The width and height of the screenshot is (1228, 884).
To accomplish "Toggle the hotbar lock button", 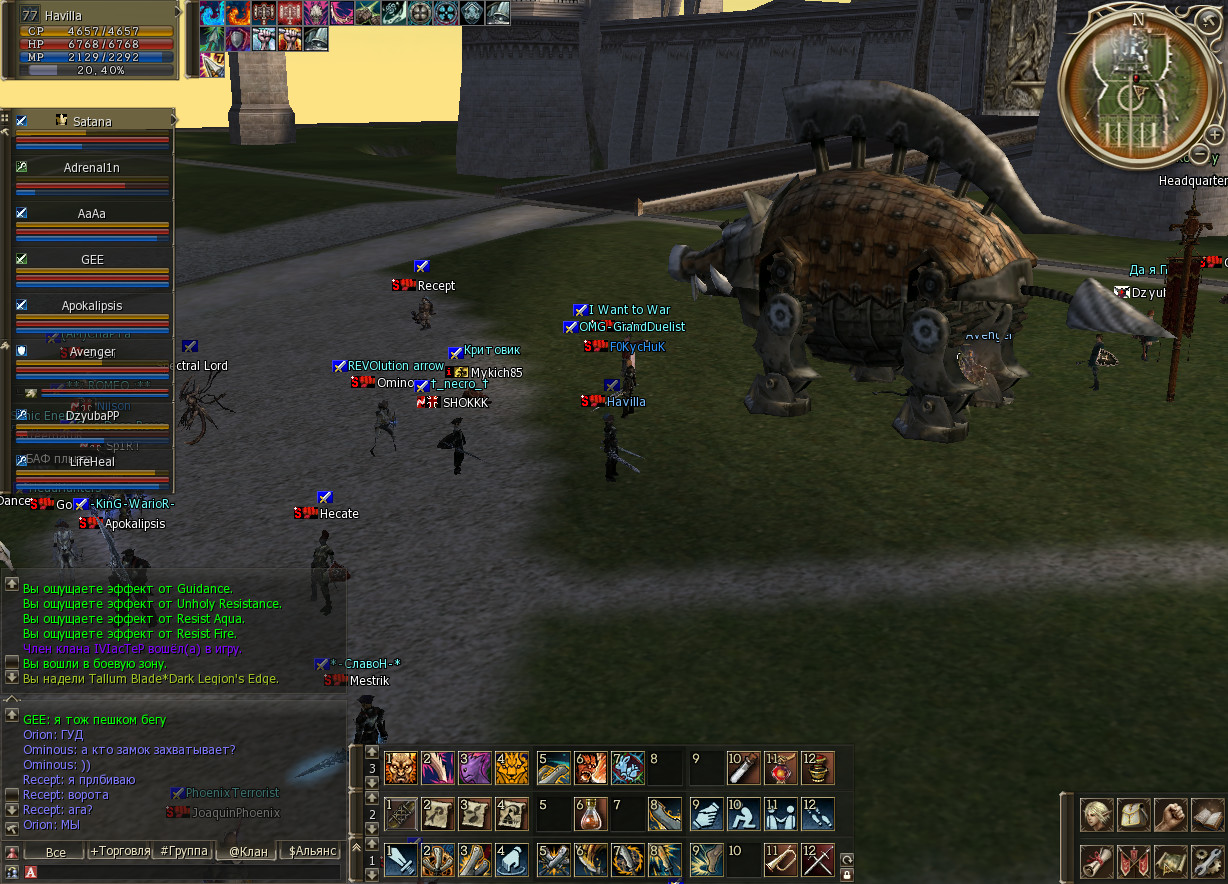I will tap(847, 874).
